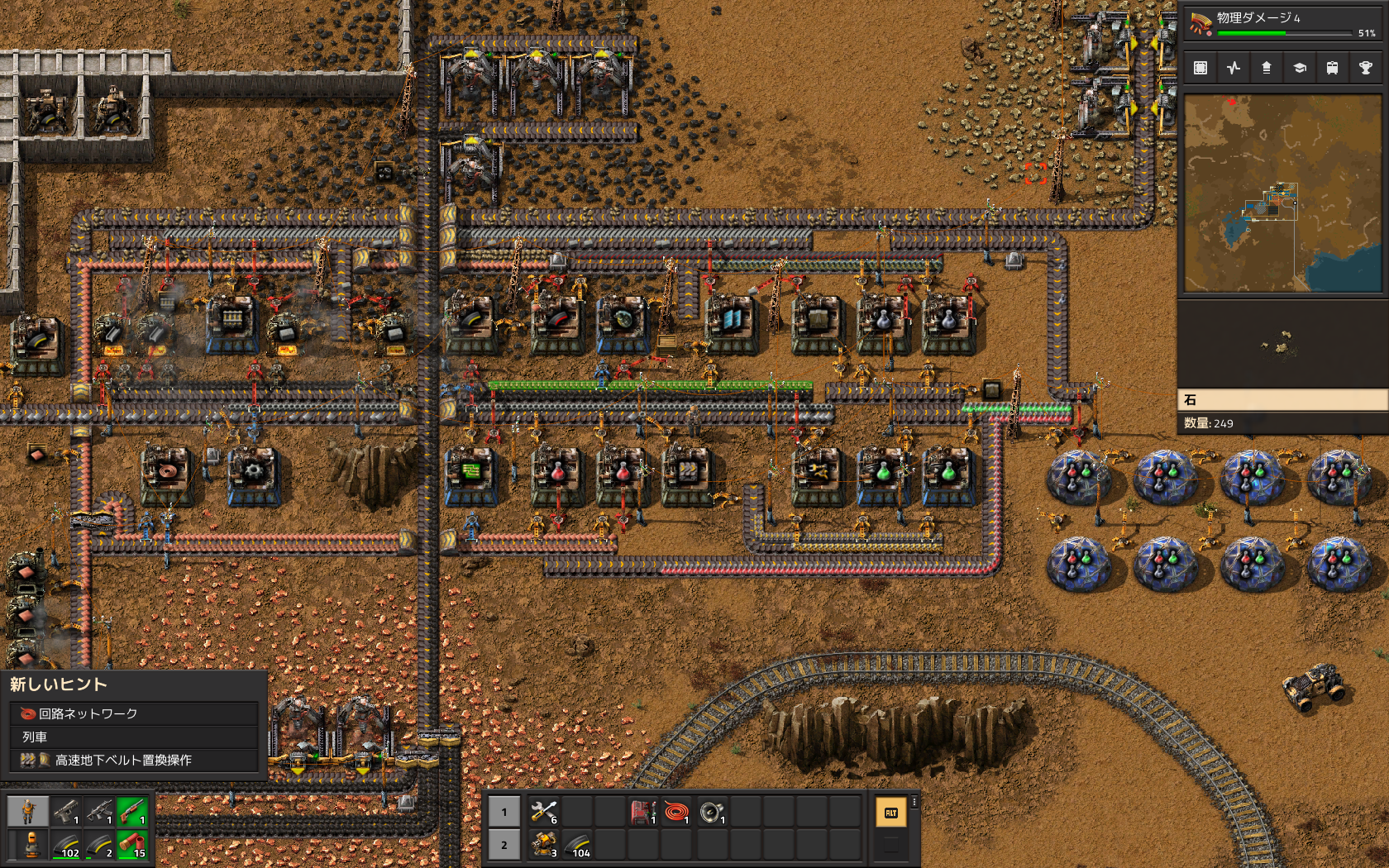1389x868 pixels.
Task: Select the red wire hotbar slot
Action: click(676, 812)
